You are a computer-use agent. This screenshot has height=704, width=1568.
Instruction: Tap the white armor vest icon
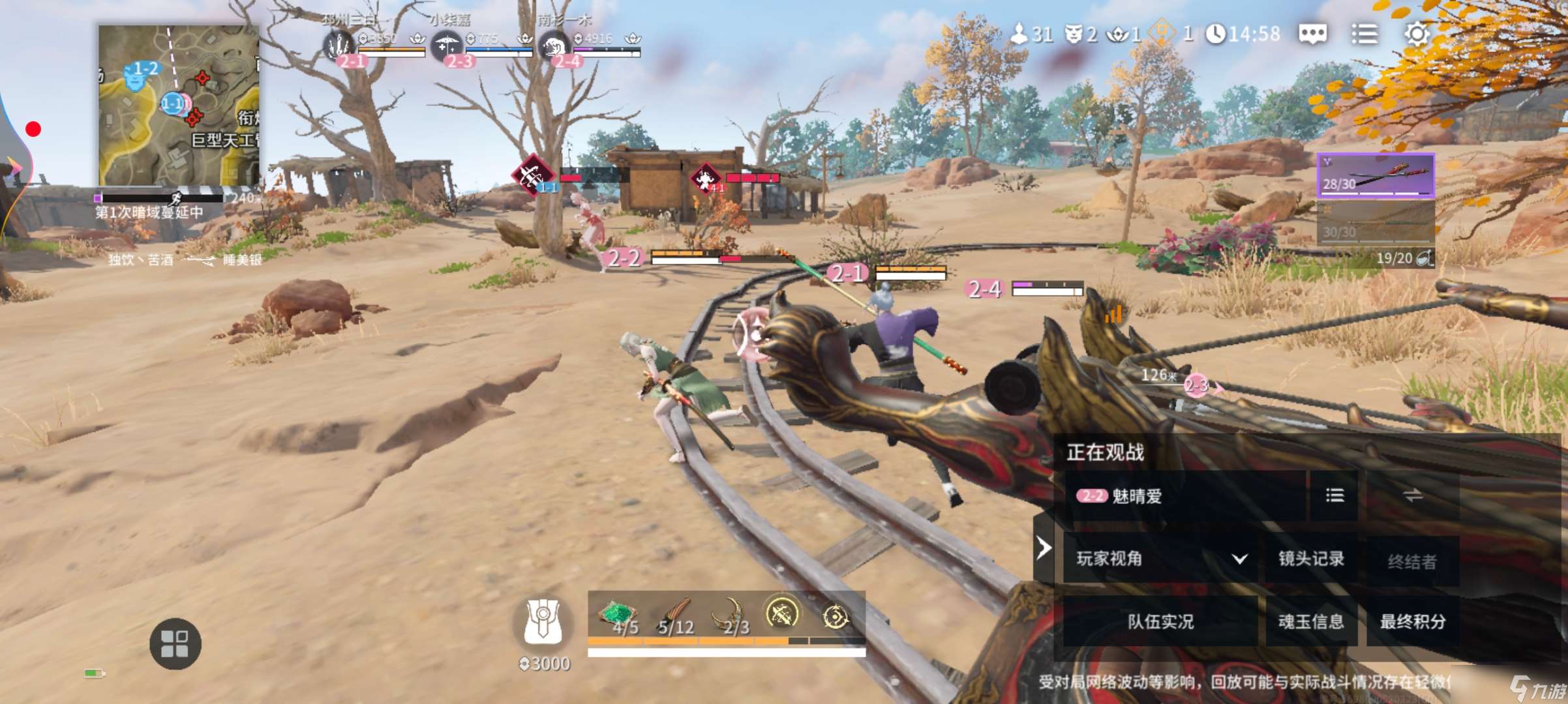(x=543, y=621)
